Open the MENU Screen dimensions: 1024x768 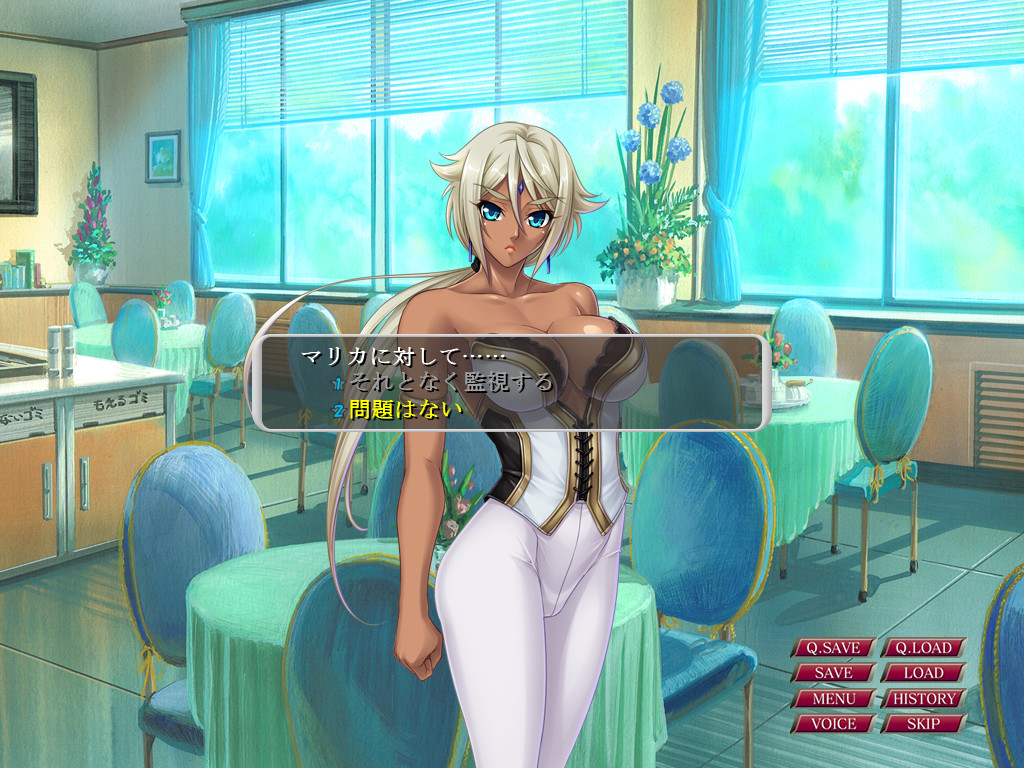click(x=833, y=698)
